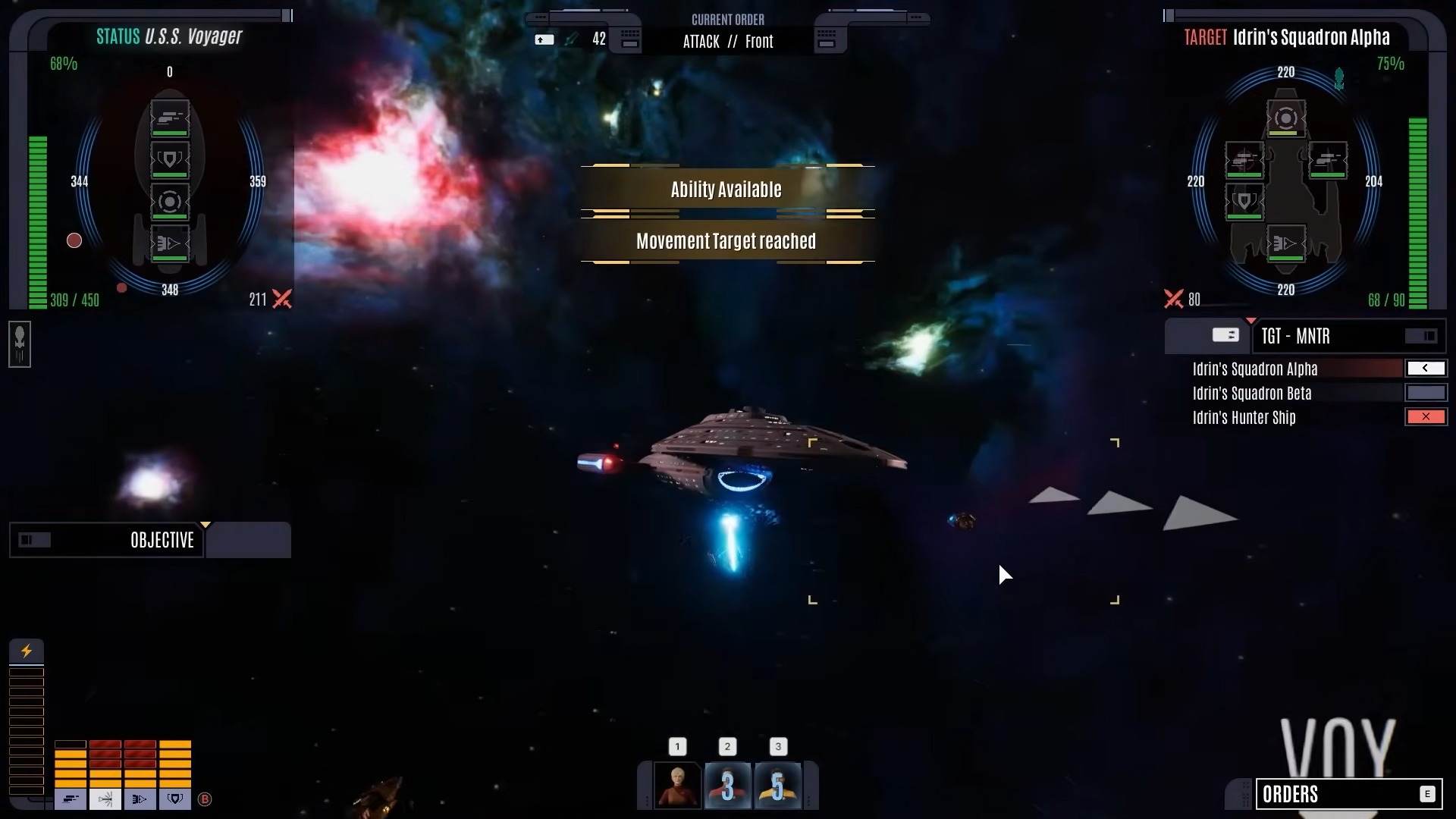1456x819 pixels.
Task: Click the Ability Available notification banner
Action: [726, 190]
